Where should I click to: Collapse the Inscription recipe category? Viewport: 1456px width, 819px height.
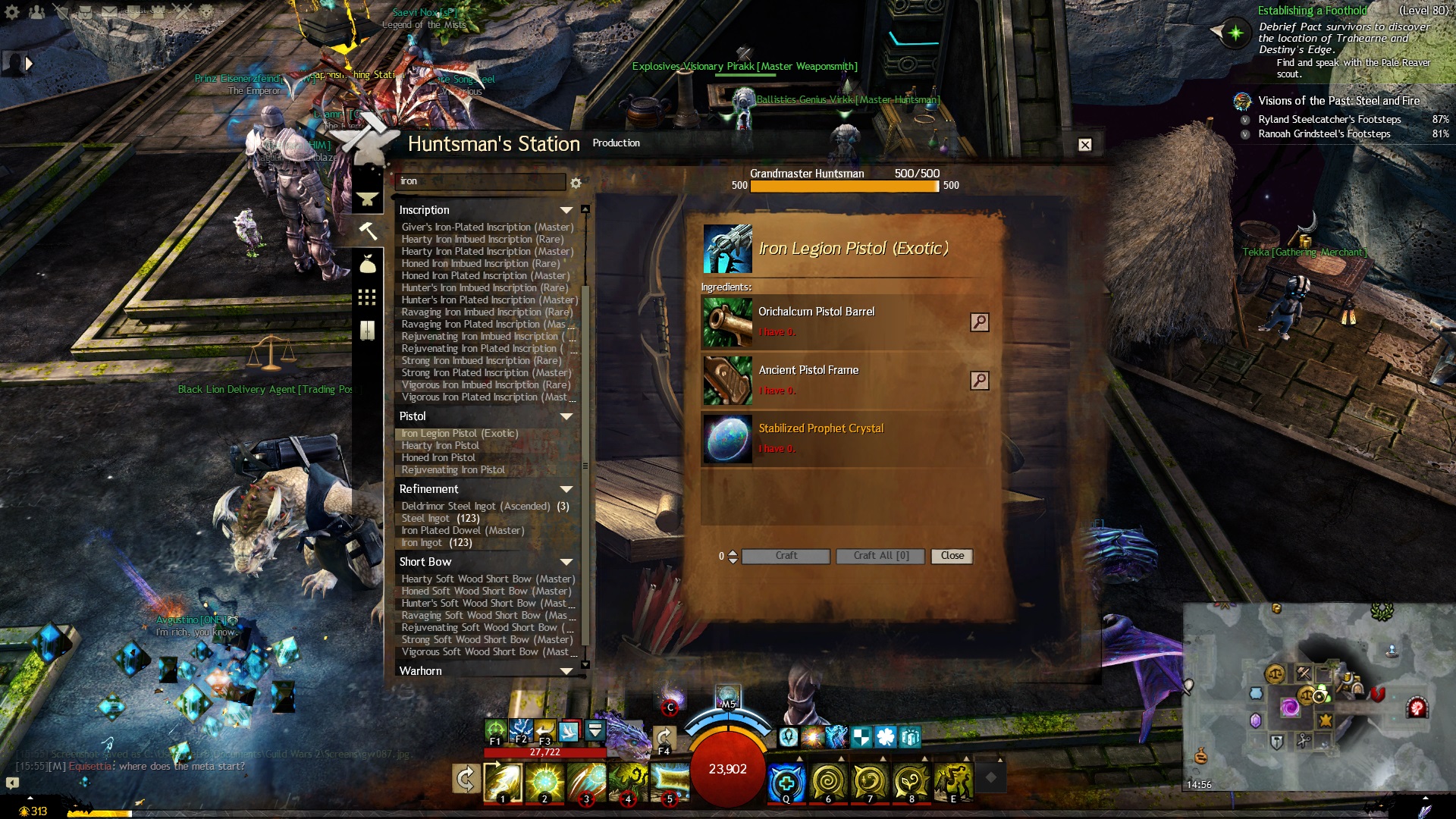(x=566, y=210)
